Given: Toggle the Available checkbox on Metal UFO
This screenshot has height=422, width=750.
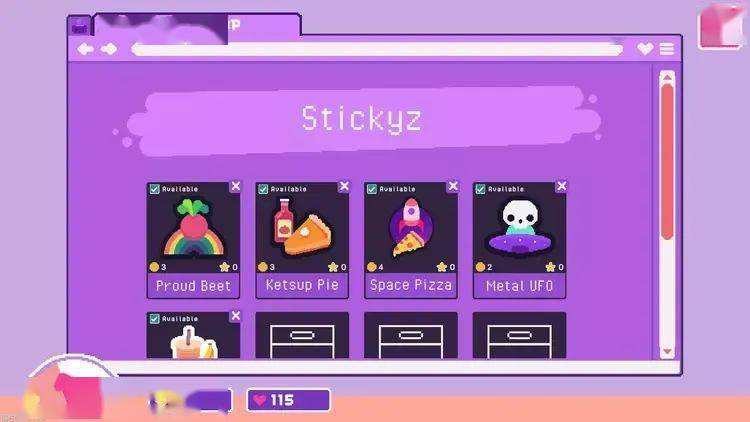Looking at the screenshot, I should 480,188.
